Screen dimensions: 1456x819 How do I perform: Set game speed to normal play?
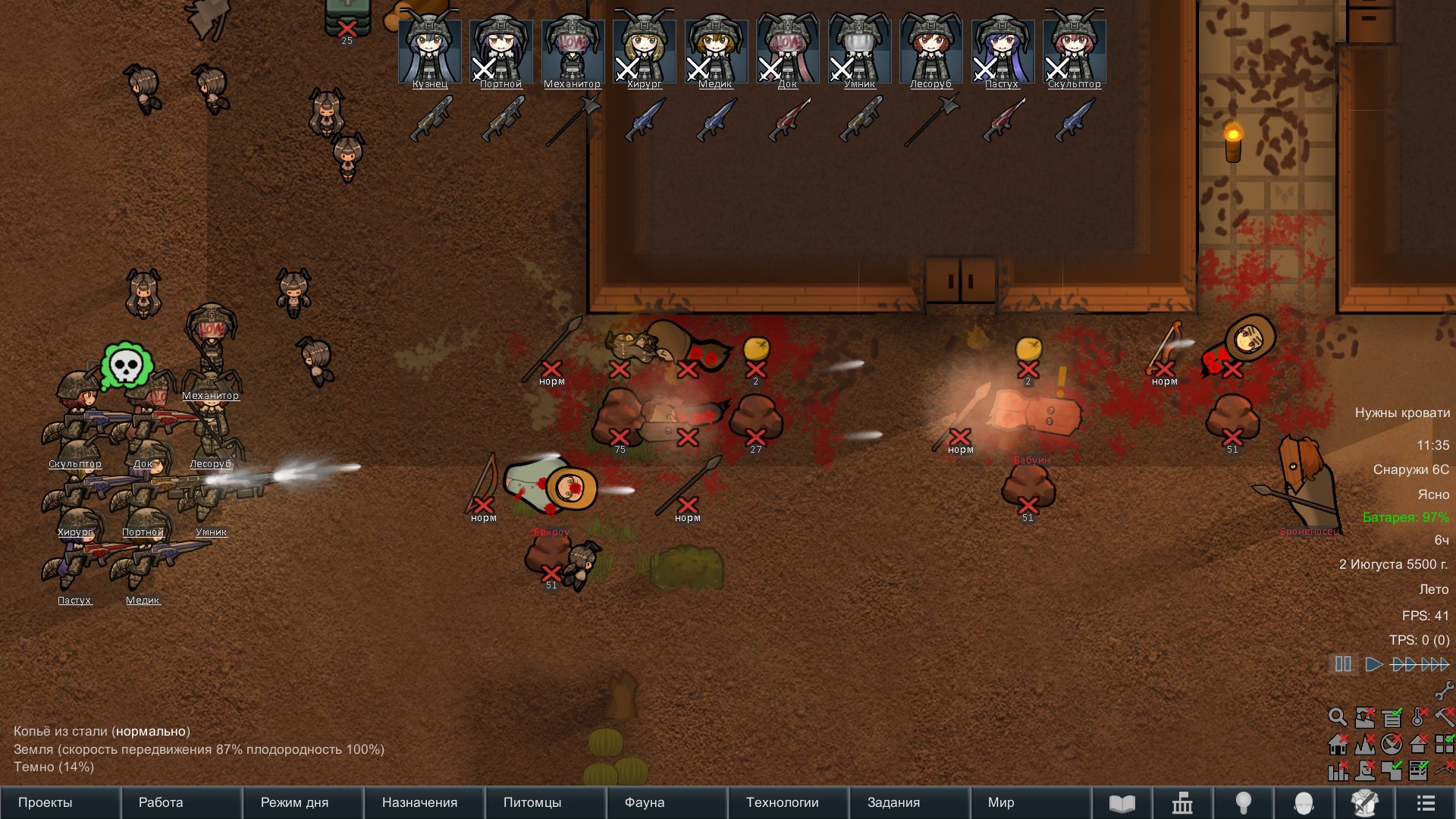[x=1373, y=664]
